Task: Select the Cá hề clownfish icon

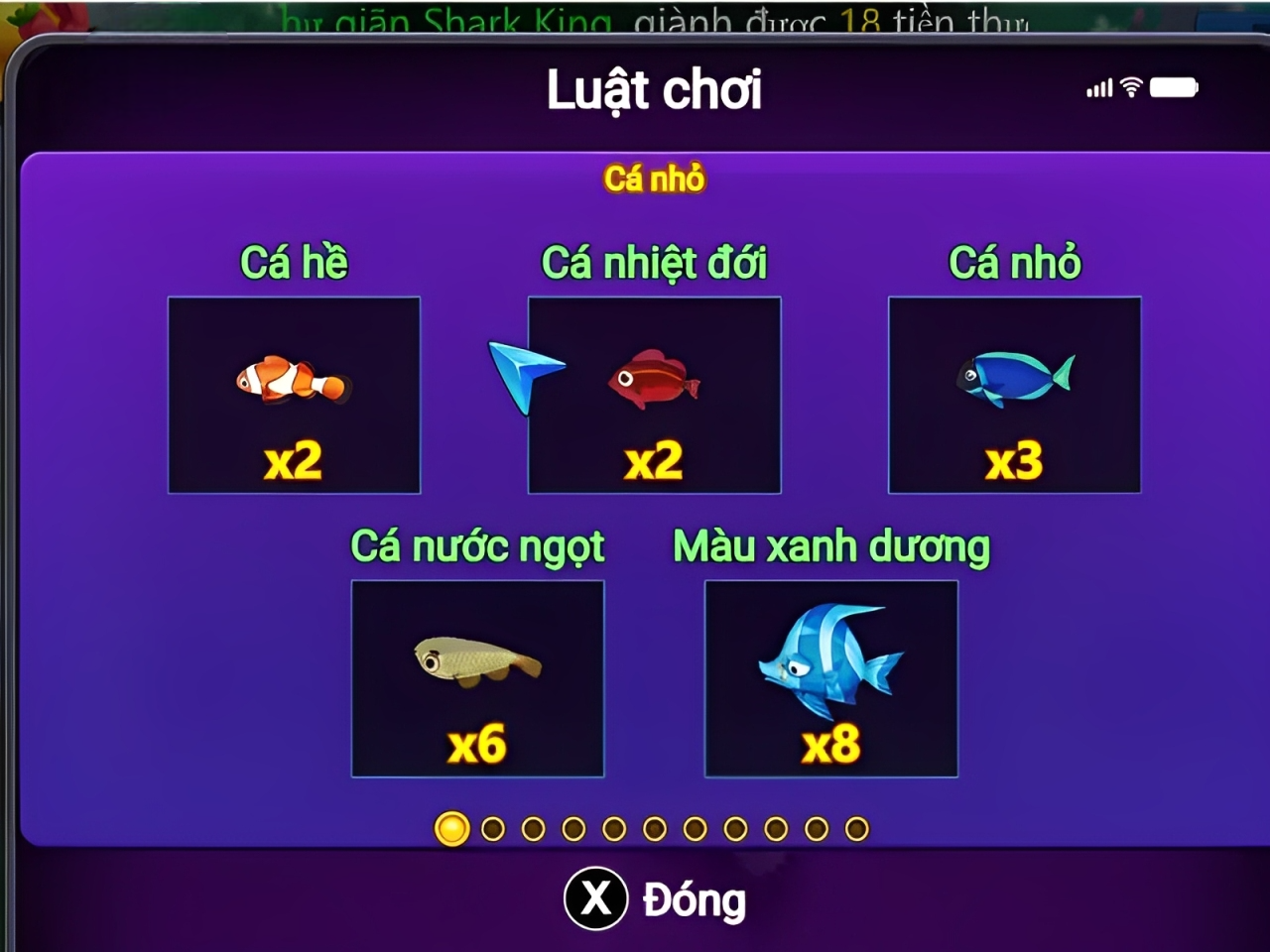Action: (x=296, y=382)
